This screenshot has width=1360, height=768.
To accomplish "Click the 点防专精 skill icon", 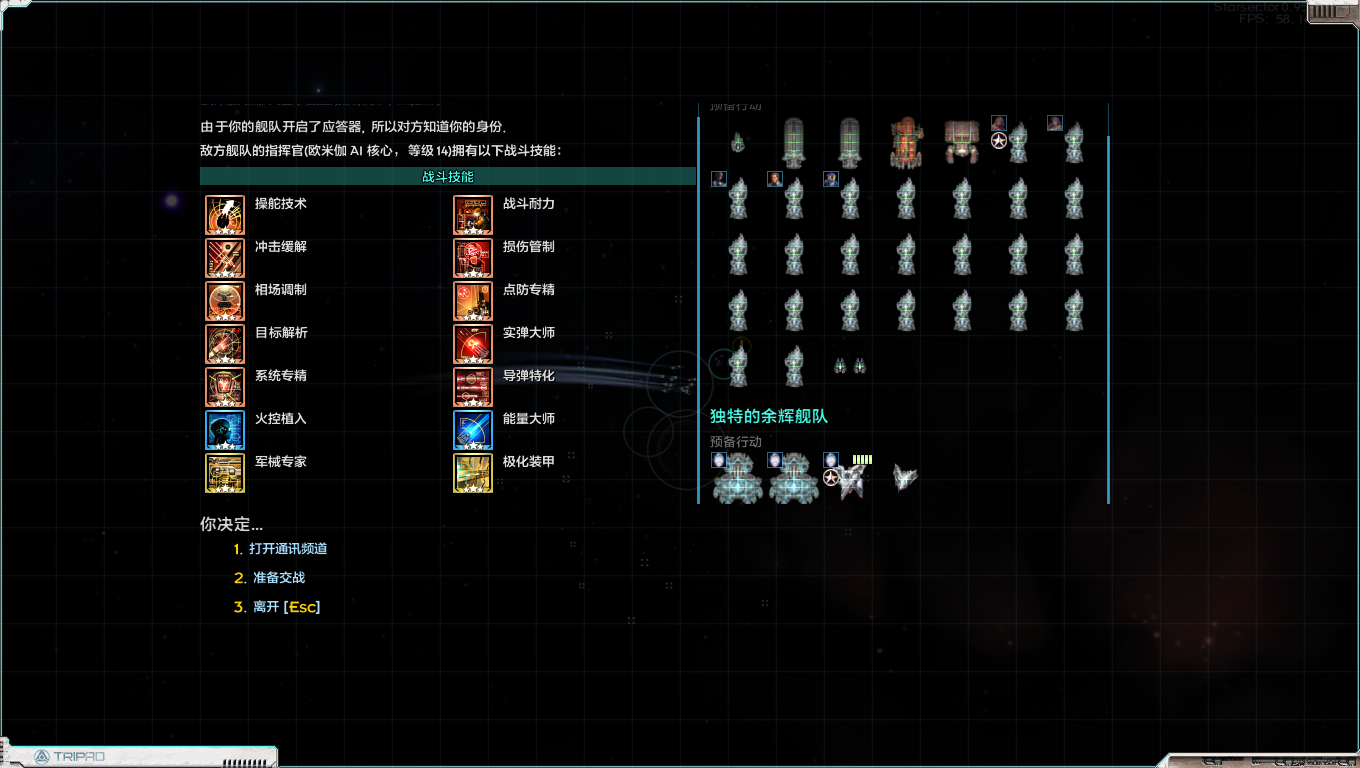I will (x=473, y=301).
